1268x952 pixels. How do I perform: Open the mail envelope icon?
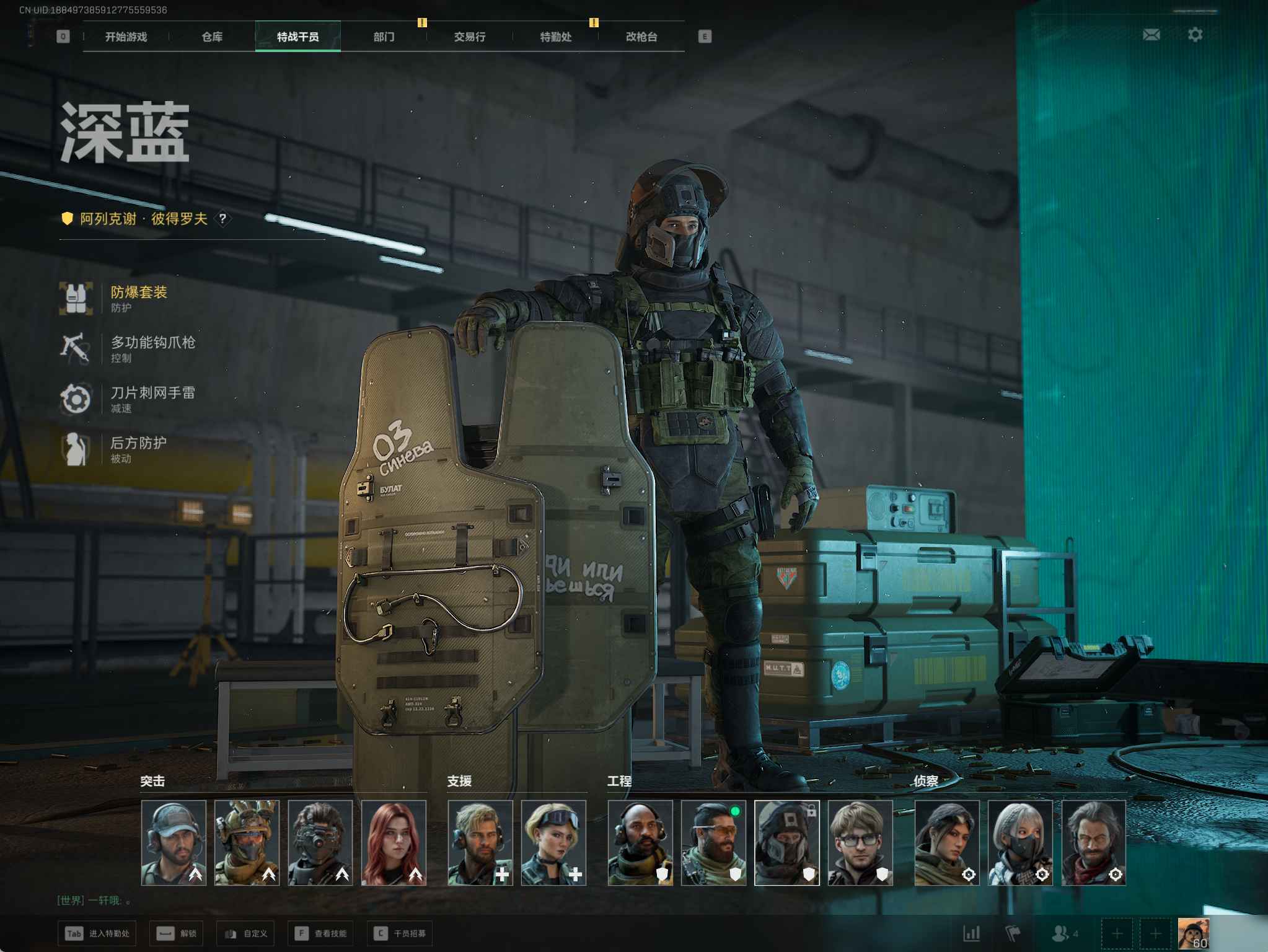[x=1151, y=35]
